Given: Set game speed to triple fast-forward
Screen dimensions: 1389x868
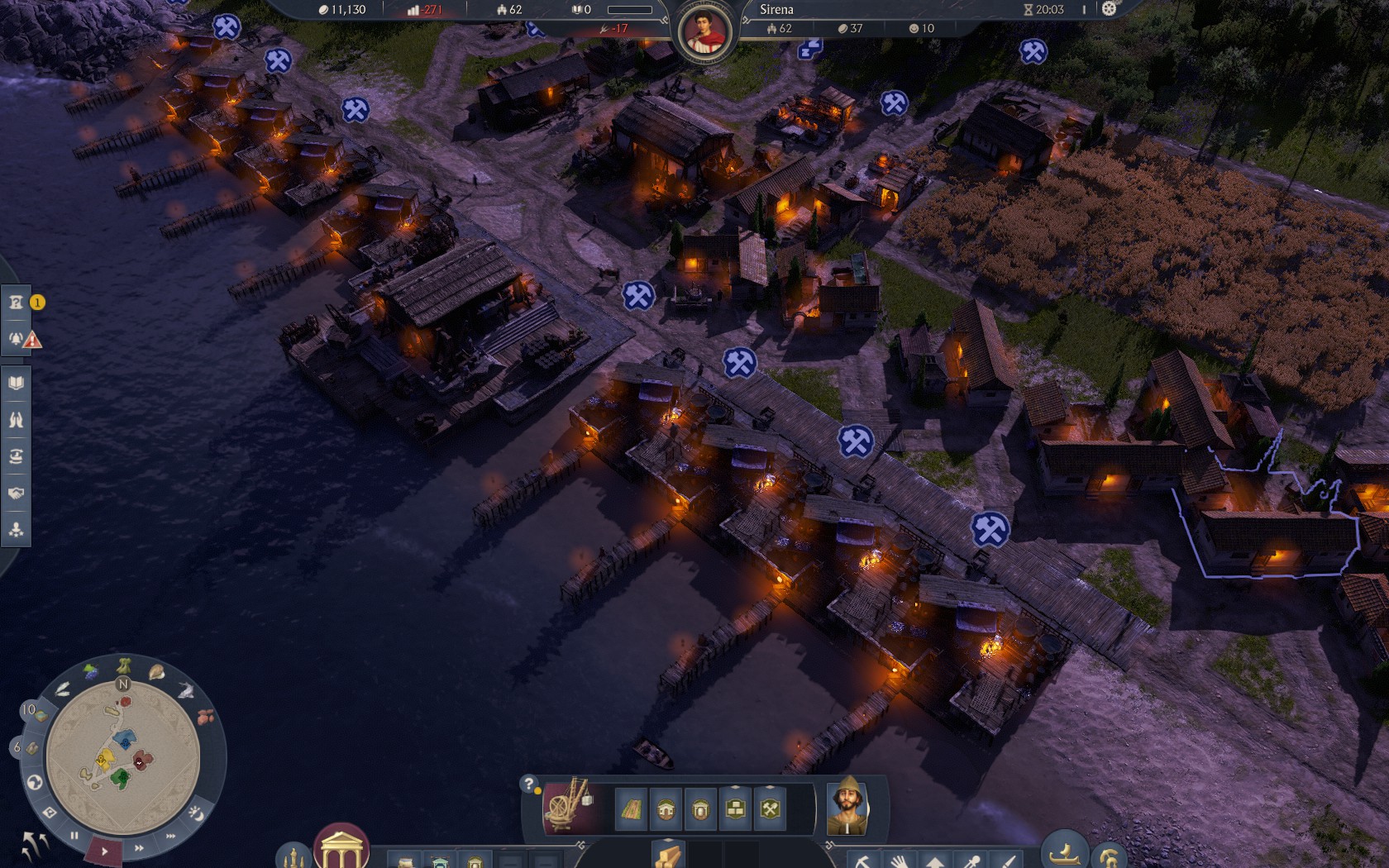Looking at the screenshot, I should click(x=171, y=836).
